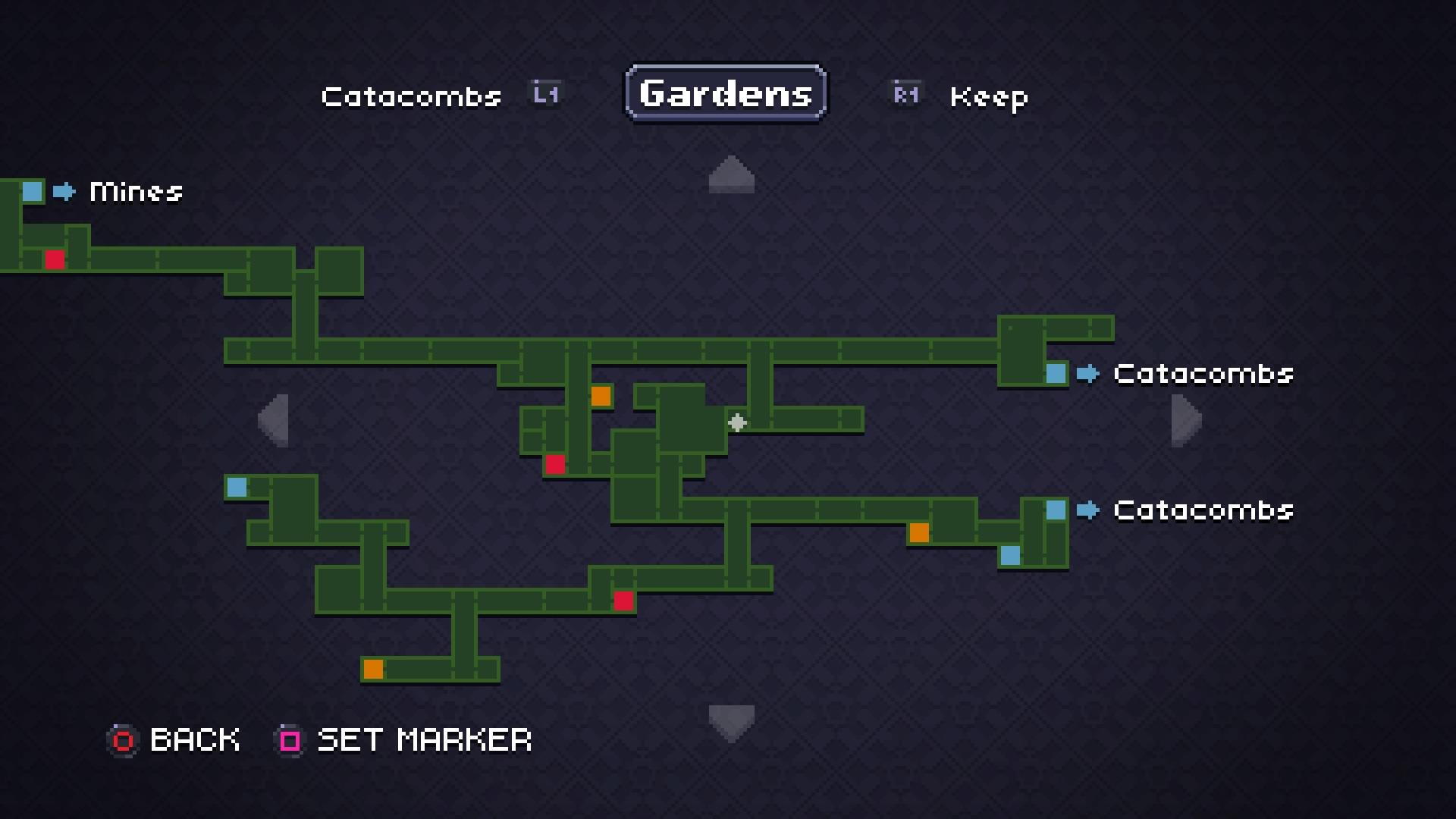Viewport: 1456px width, 819px height.
Task: Click the orange marker in the central corridor
Action: 601,396
